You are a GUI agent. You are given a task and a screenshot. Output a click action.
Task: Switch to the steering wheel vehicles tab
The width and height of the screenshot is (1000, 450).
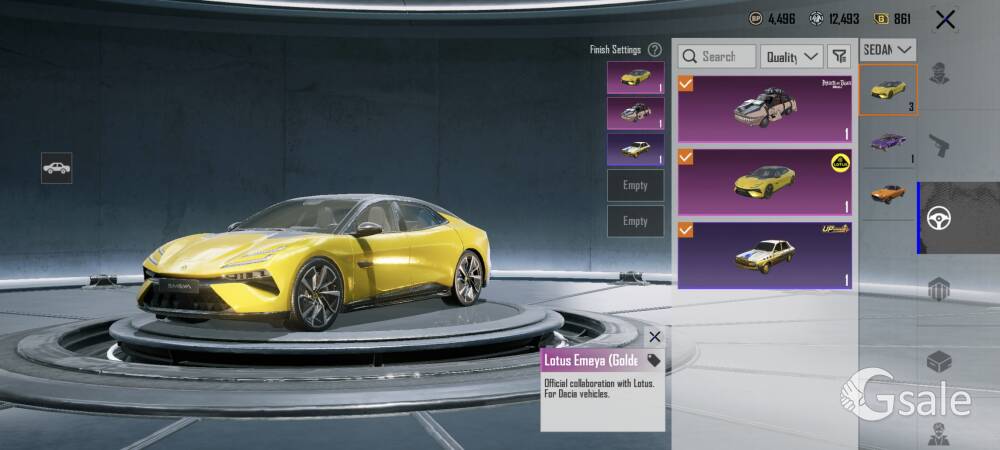click(939, 218)
